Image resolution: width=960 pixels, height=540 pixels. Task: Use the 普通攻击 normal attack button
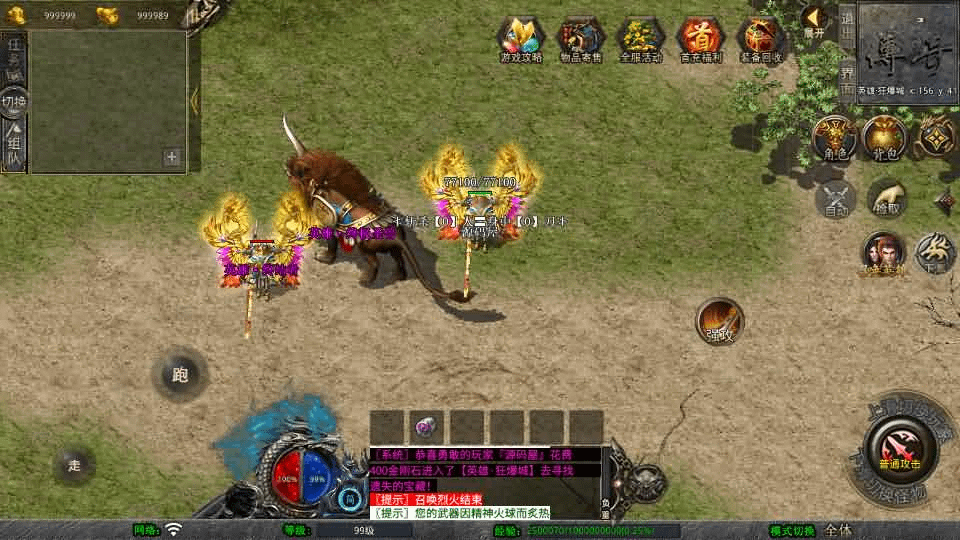click(x=899, y=447)
